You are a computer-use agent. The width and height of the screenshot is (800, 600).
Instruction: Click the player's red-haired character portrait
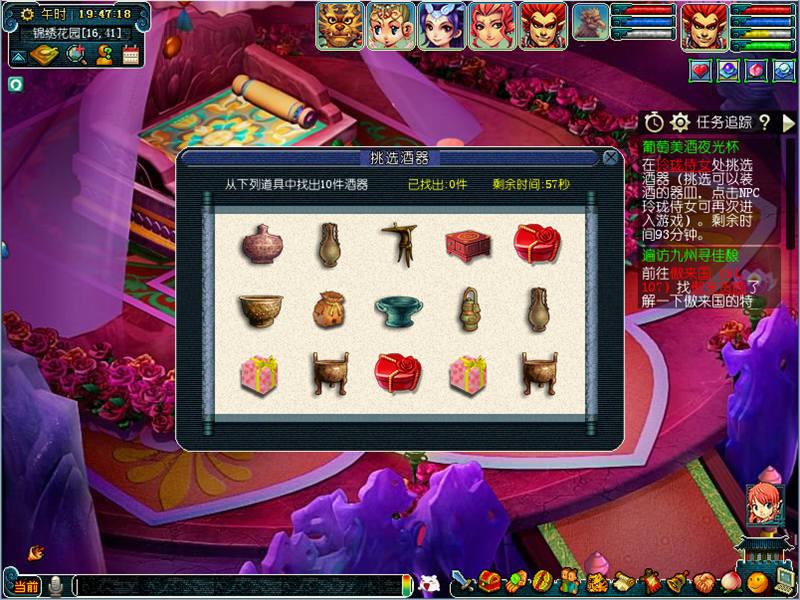705,25
